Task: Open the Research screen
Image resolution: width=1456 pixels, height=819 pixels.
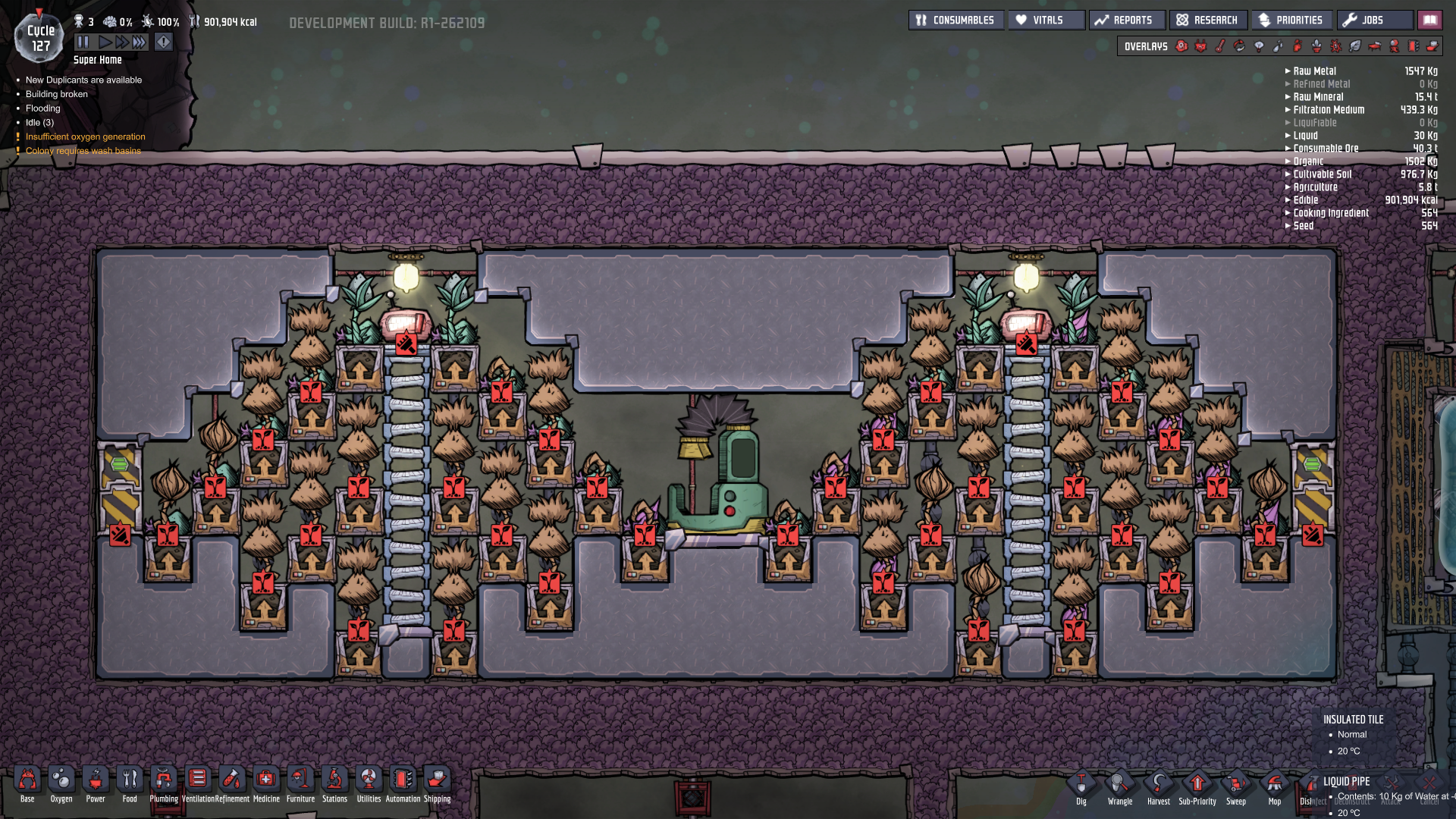Action: click(1208, 20)
